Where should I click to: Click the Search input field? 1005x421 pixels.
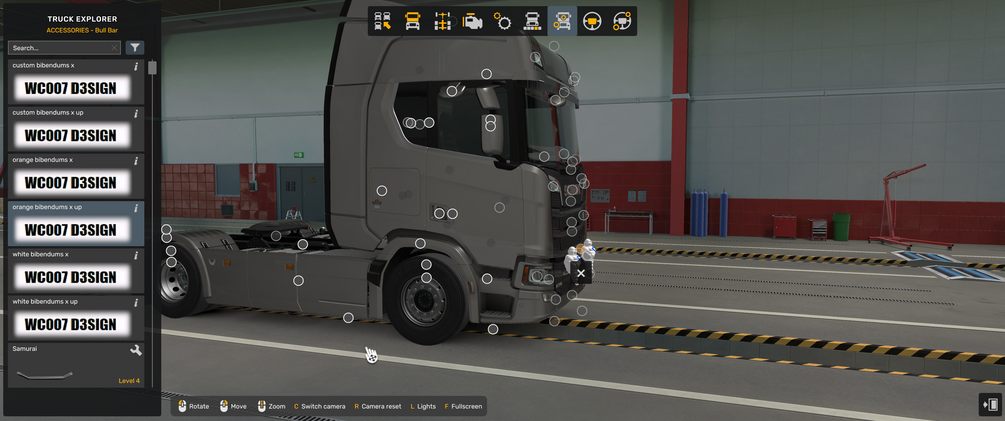coord(58,48)
